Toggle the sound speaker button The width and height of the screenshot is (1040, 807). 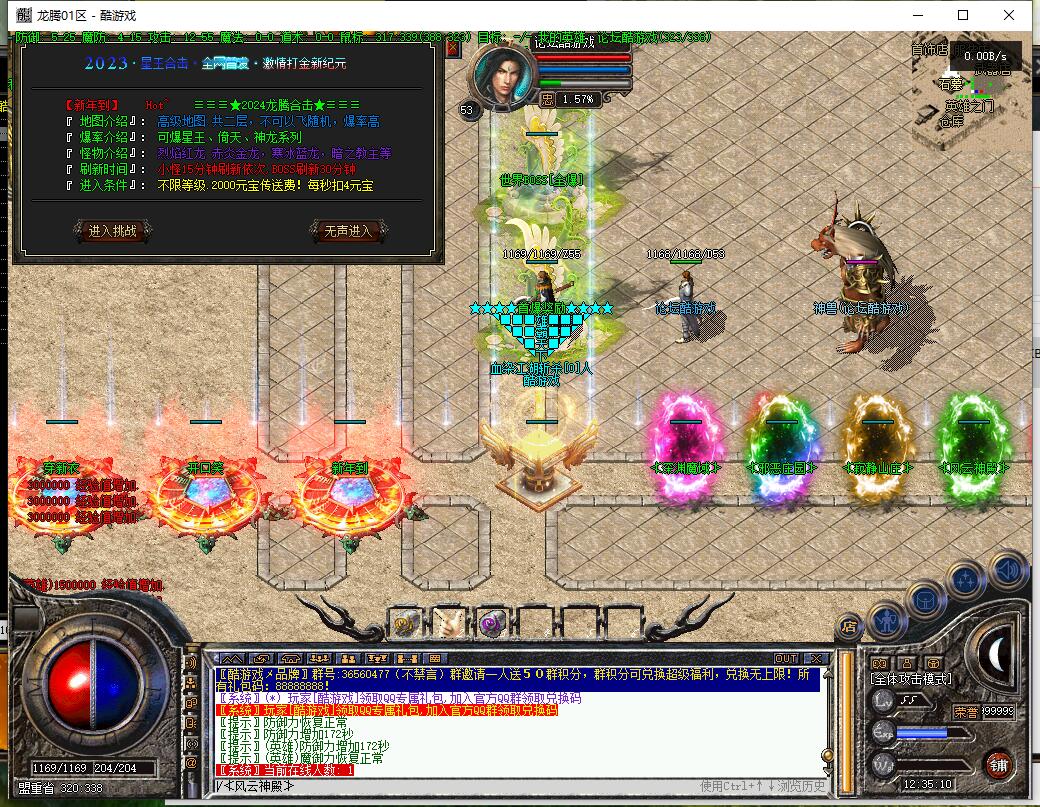1008,570
